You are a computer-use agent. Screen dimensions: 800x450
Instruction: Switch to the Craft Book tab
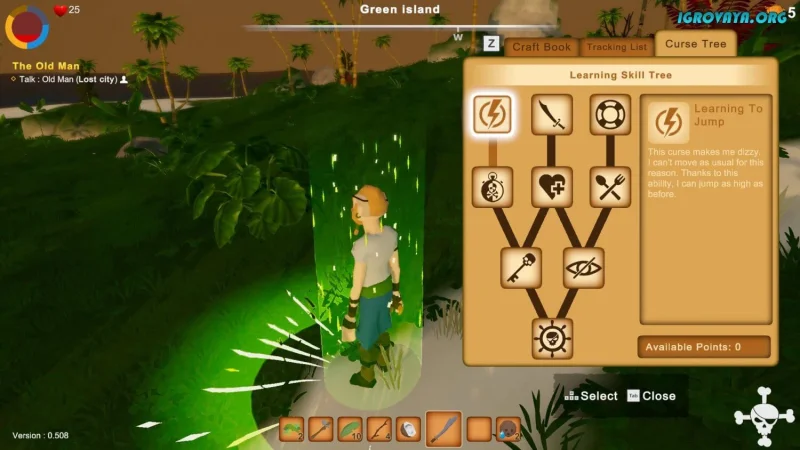pyautogui.click(x=541, y=47)
